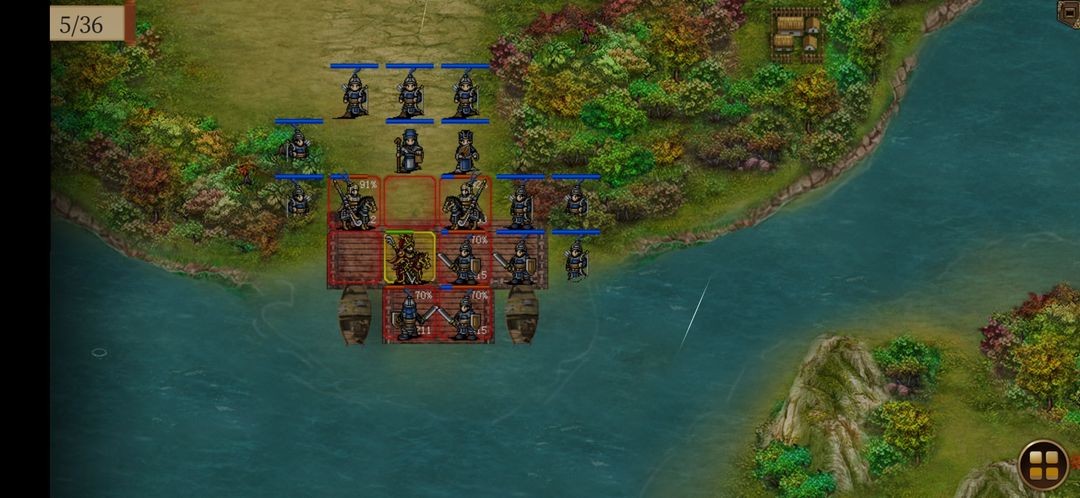Choose the empty red-highlighted grass tile
This screenshot has height=498, width=1080.
(x=410, y=203)
